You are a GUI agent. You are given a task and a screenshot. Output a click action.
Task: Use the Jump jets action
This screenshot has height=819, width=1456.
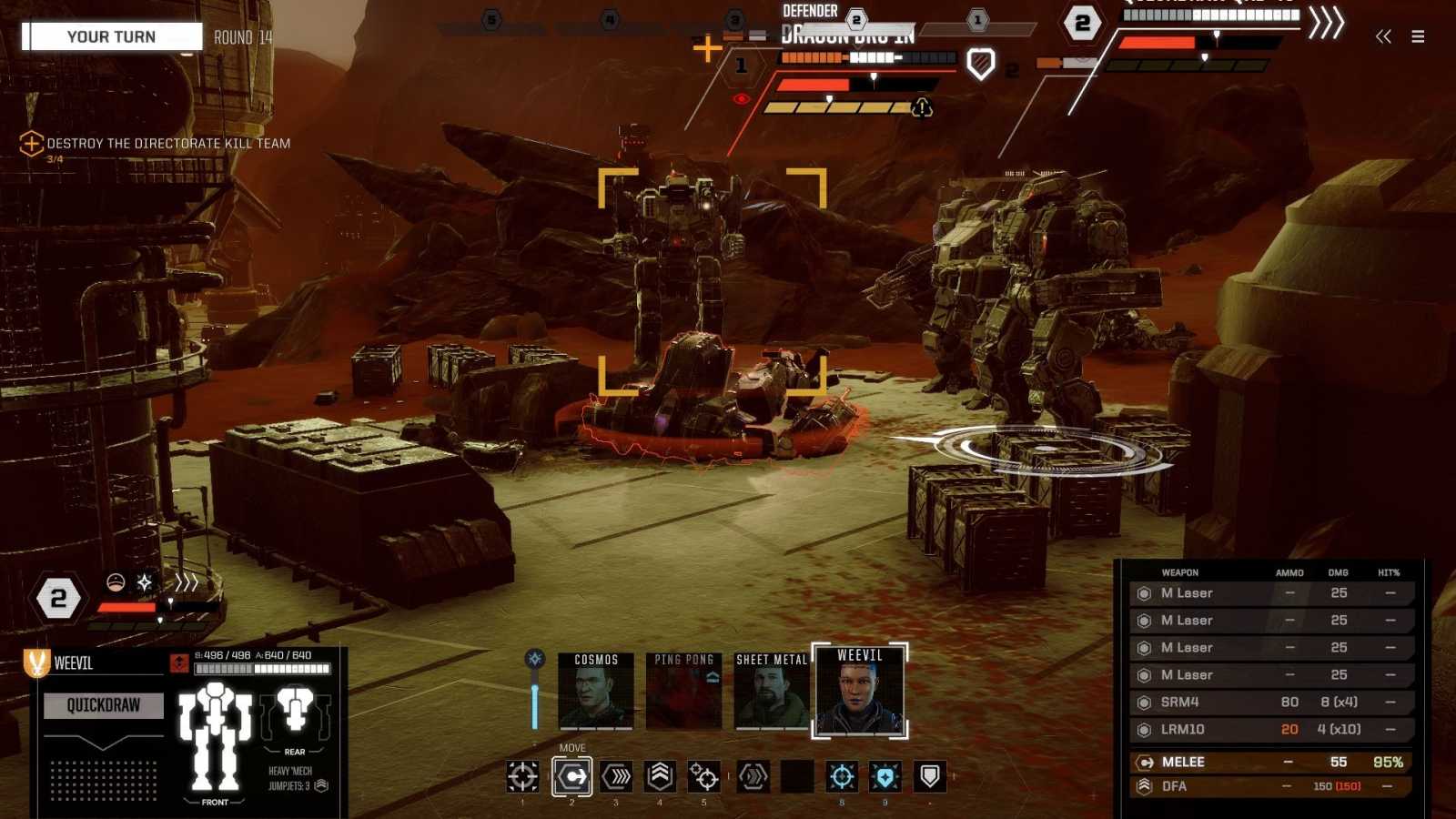(x=661, y=776)
